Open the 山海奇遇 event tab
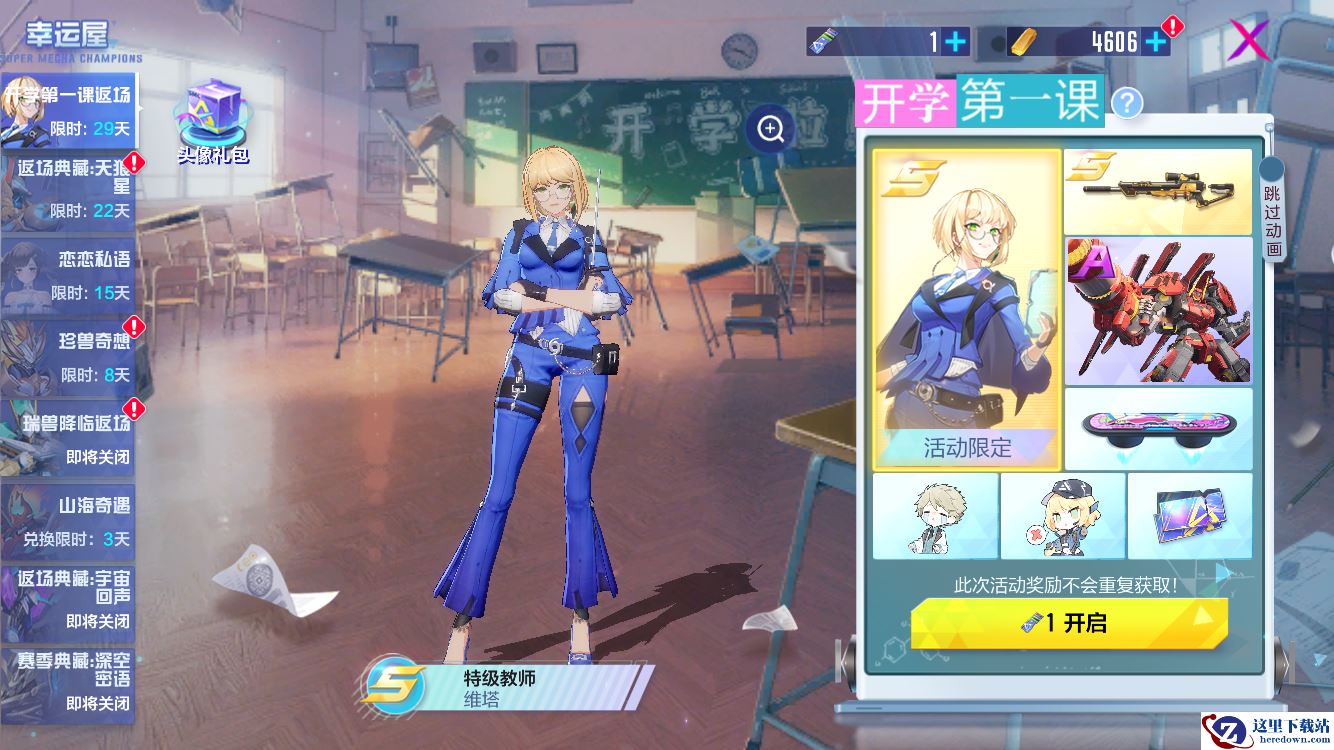The image size is (1334, 750). [68, 521]
